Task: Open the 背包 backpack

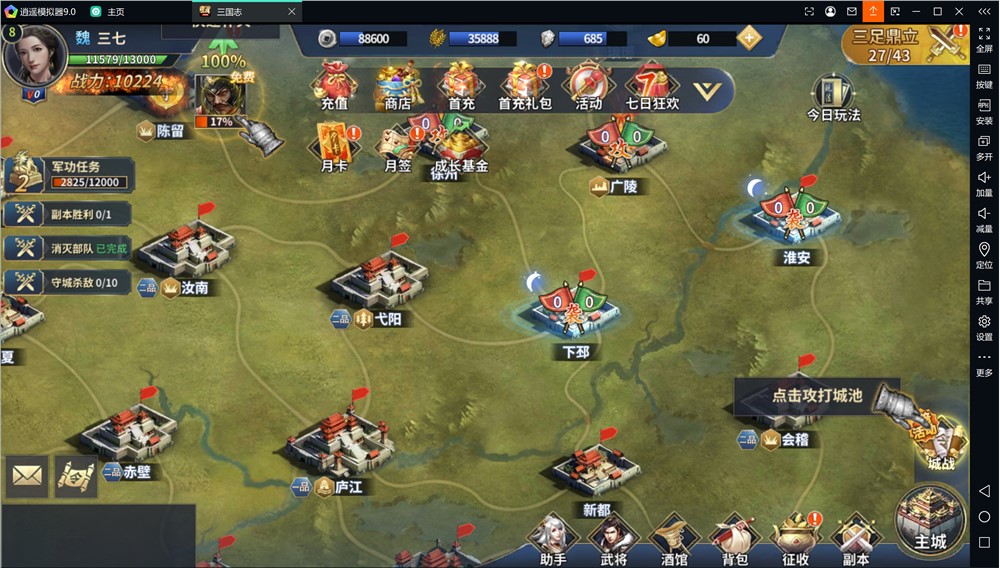Action: pos(735,539)
